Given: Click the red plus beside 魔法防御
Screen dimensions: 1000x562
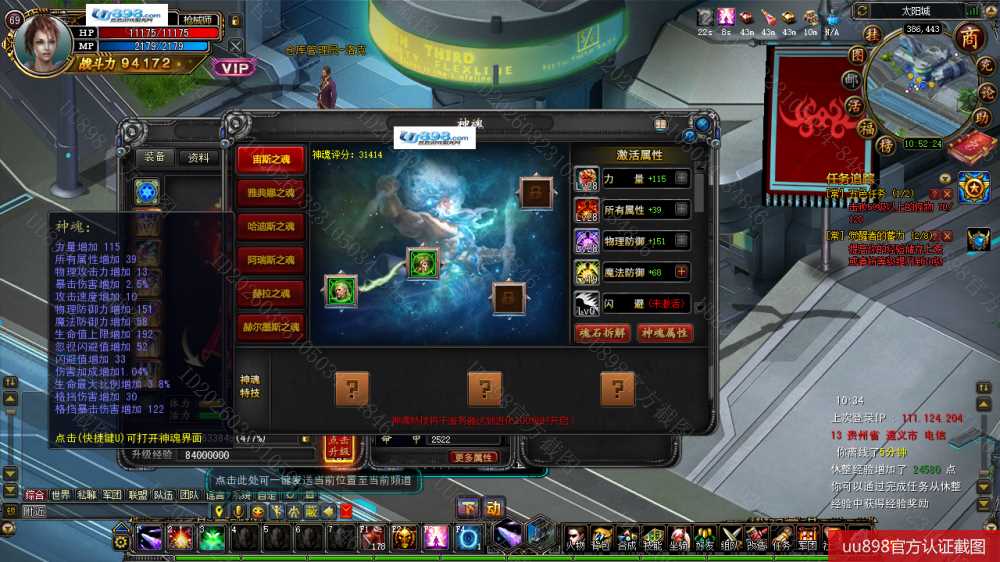Looking at the screenshot, I should (x=682, y=271).
